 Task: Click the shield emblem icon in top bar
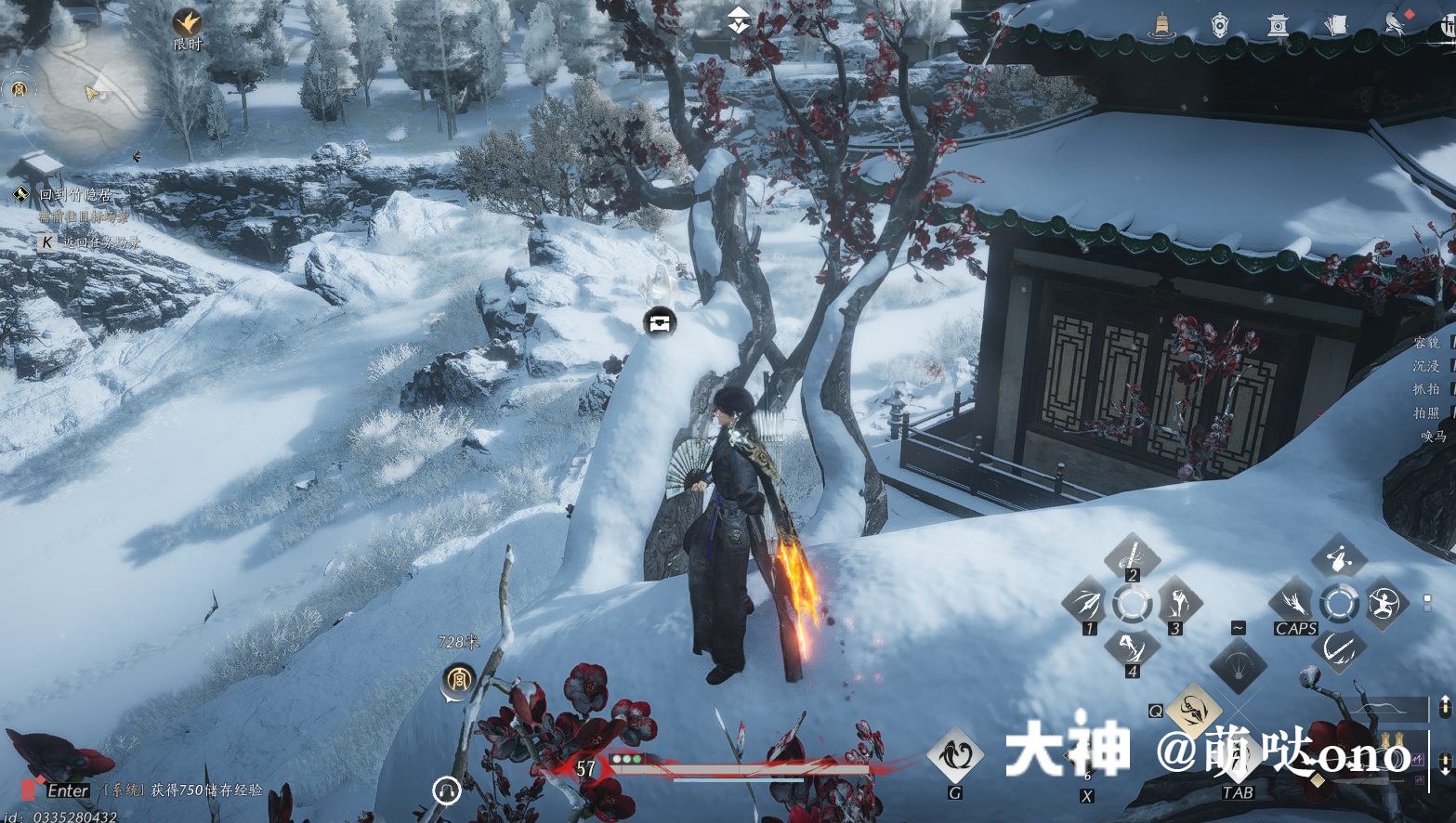1219,24
